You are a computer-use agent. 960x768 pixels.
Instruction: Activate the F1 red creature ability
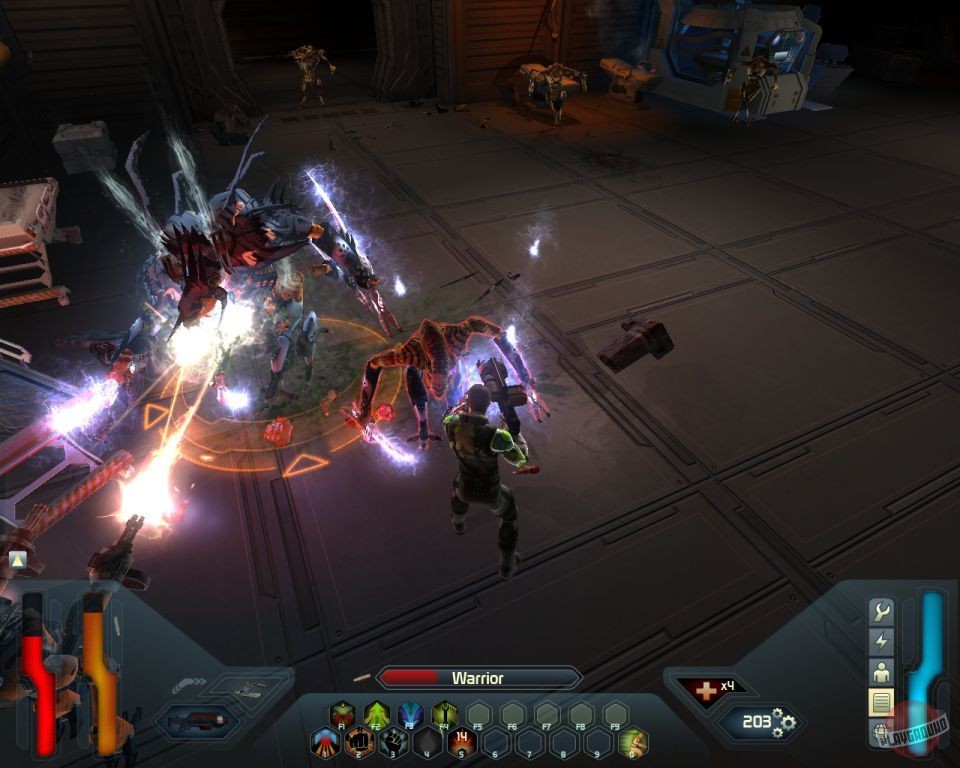343,714
